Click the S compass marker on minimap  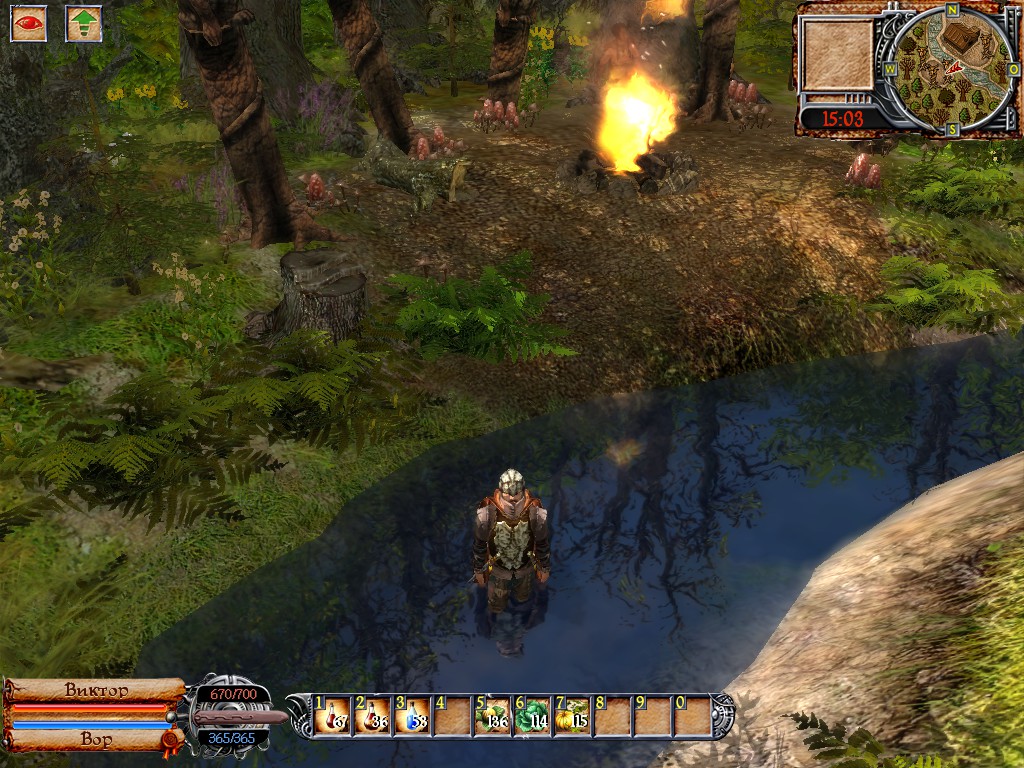[x=953, y=129]
